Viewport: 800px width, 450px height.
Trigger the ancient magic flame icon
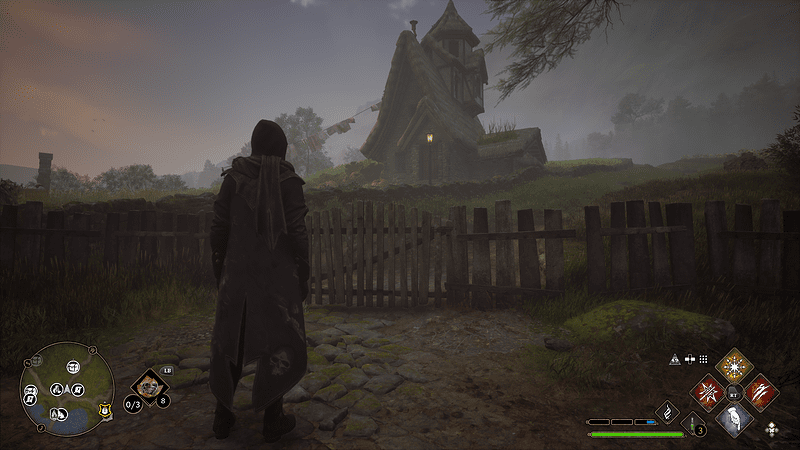[x=667, y=411]
